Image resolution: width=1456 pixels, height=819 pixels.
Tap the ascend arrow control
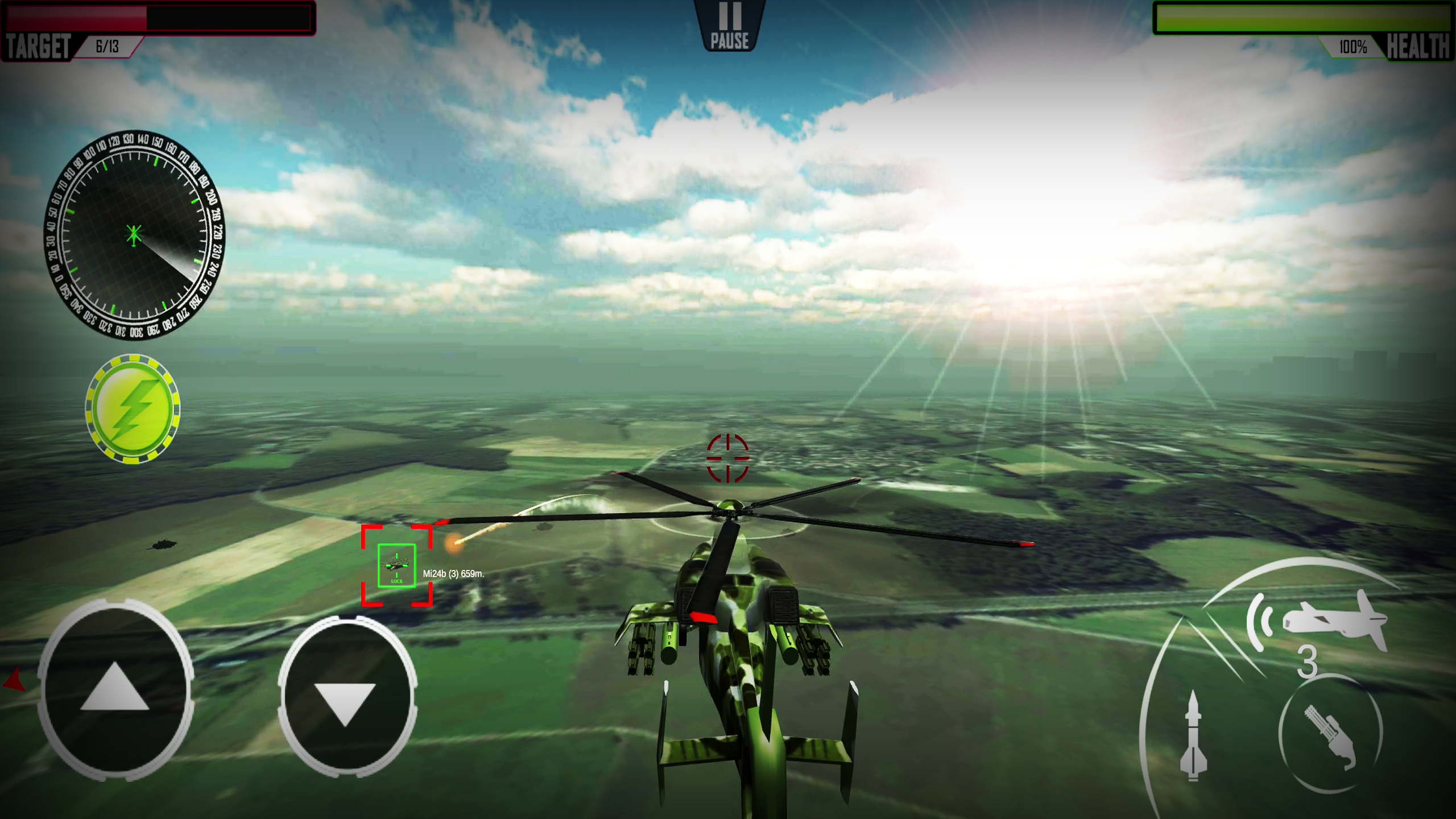115,686
